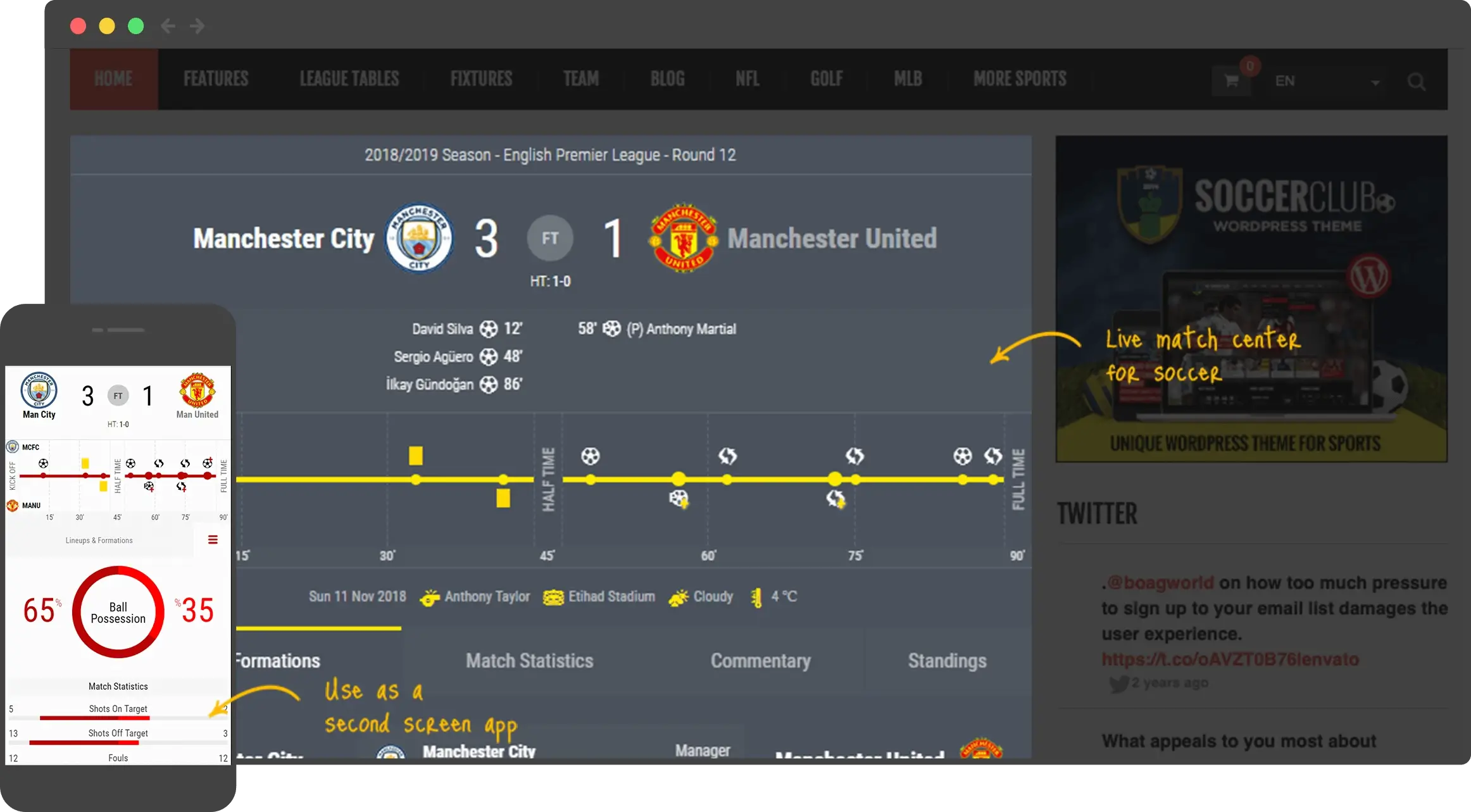Open the shopping cart icon
1471x812 pixels.
(1230, 80)
